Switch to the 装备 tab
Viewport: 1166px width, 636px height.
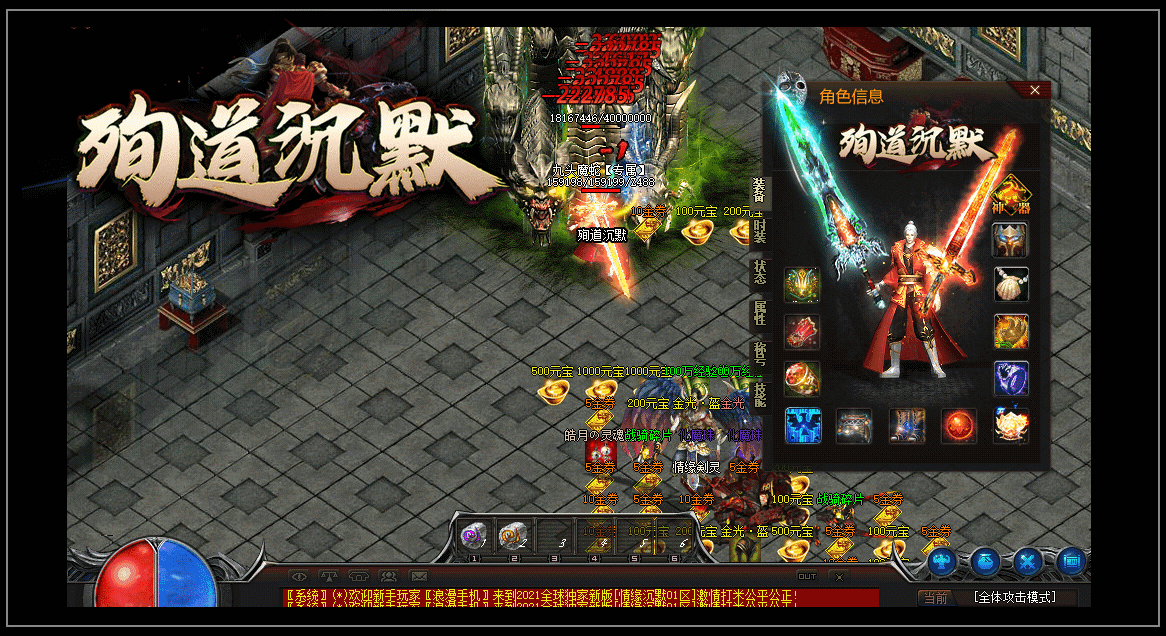tap(759, 191)
